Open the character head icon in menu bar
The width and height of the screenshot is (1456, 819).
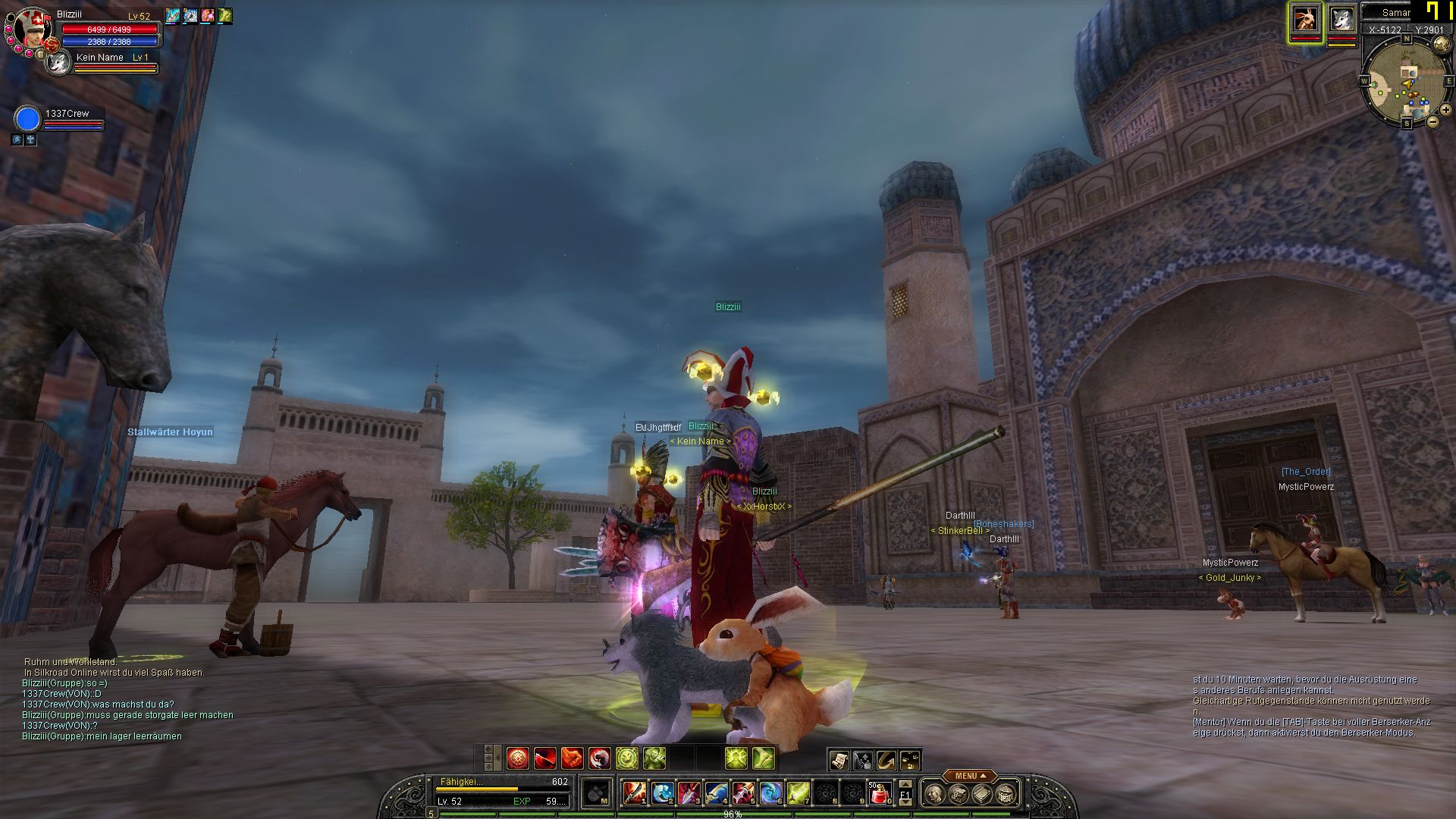[x=936, y=794]
